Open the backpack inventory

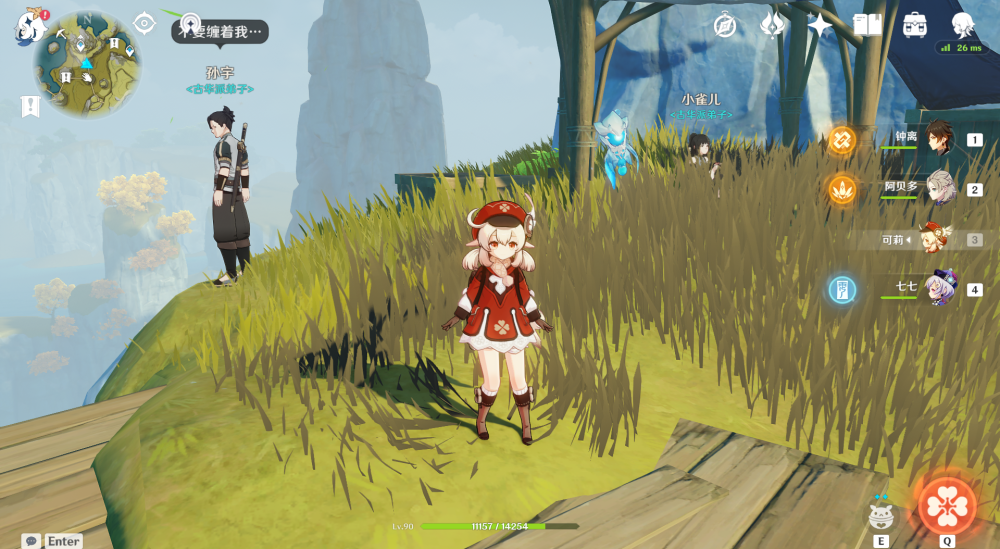(x=914, y=25)
